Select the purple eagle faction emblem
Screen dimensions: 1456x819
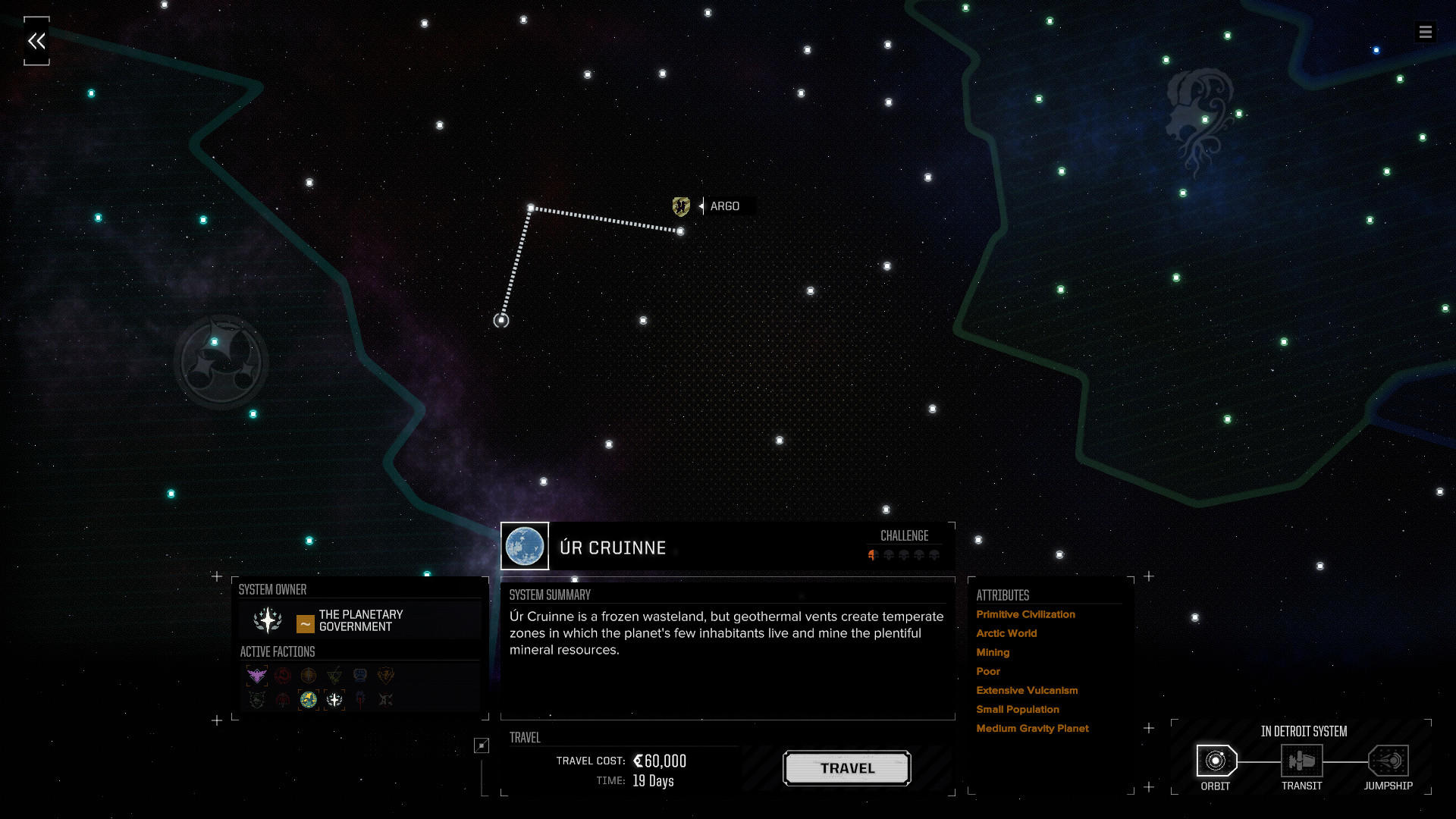point(256,675)
